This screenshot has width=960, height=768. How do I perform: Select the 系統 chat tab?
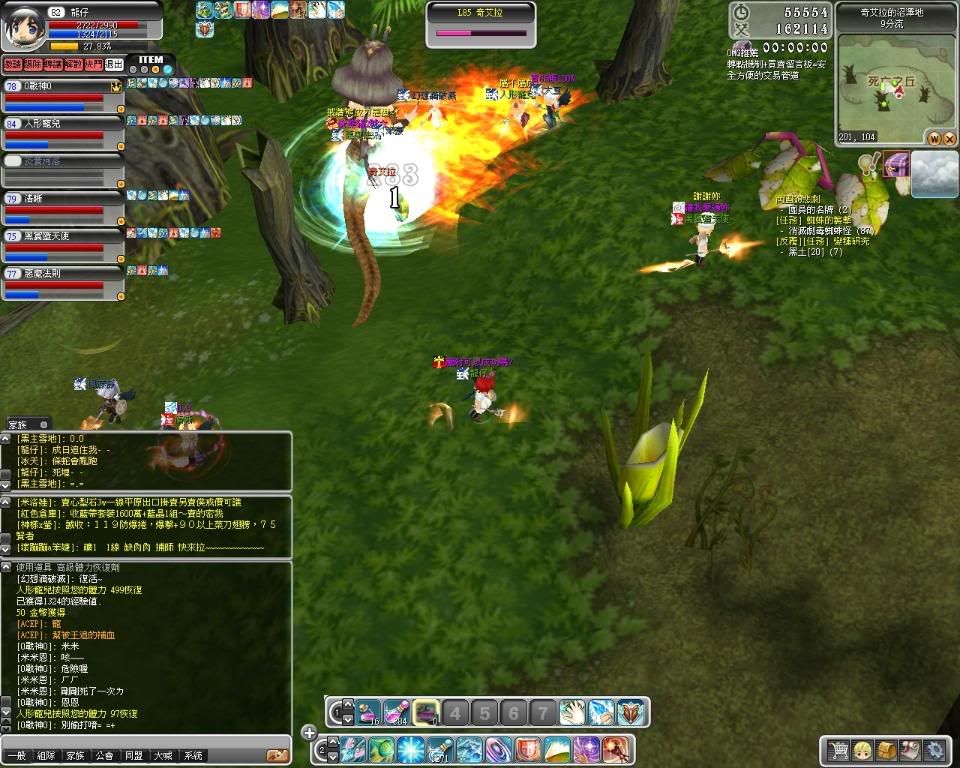coord(193,756)
